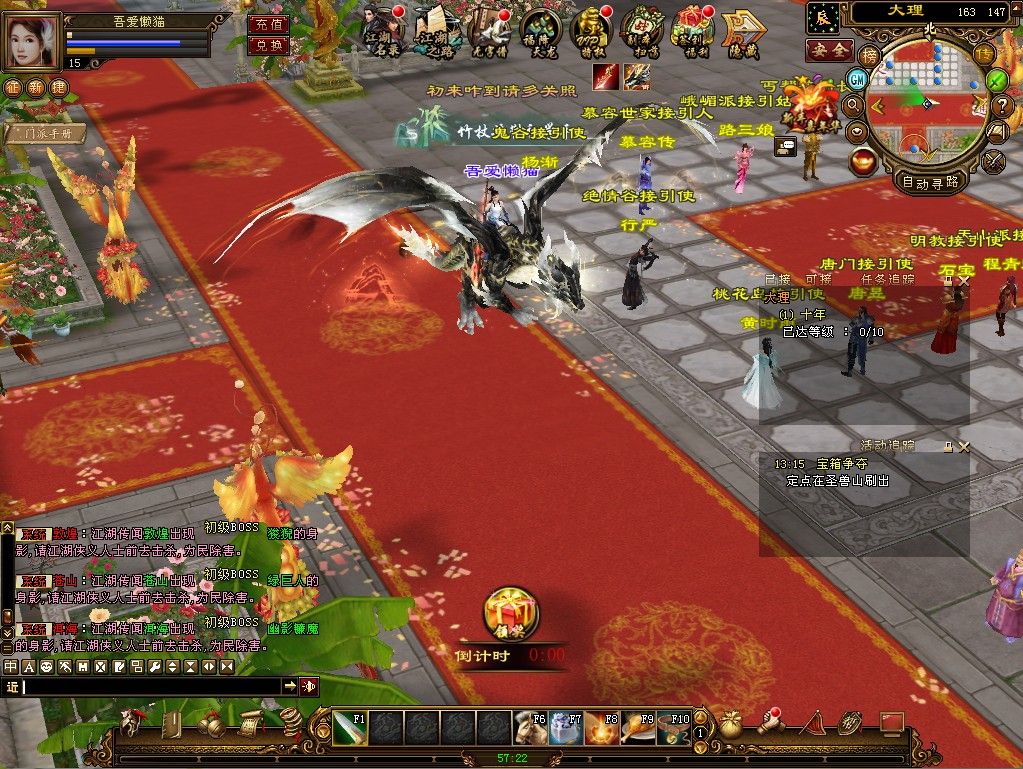Toggle the 安全 safe mode button
Viewport: 1023px width, 769px height.
click(829, 49)
